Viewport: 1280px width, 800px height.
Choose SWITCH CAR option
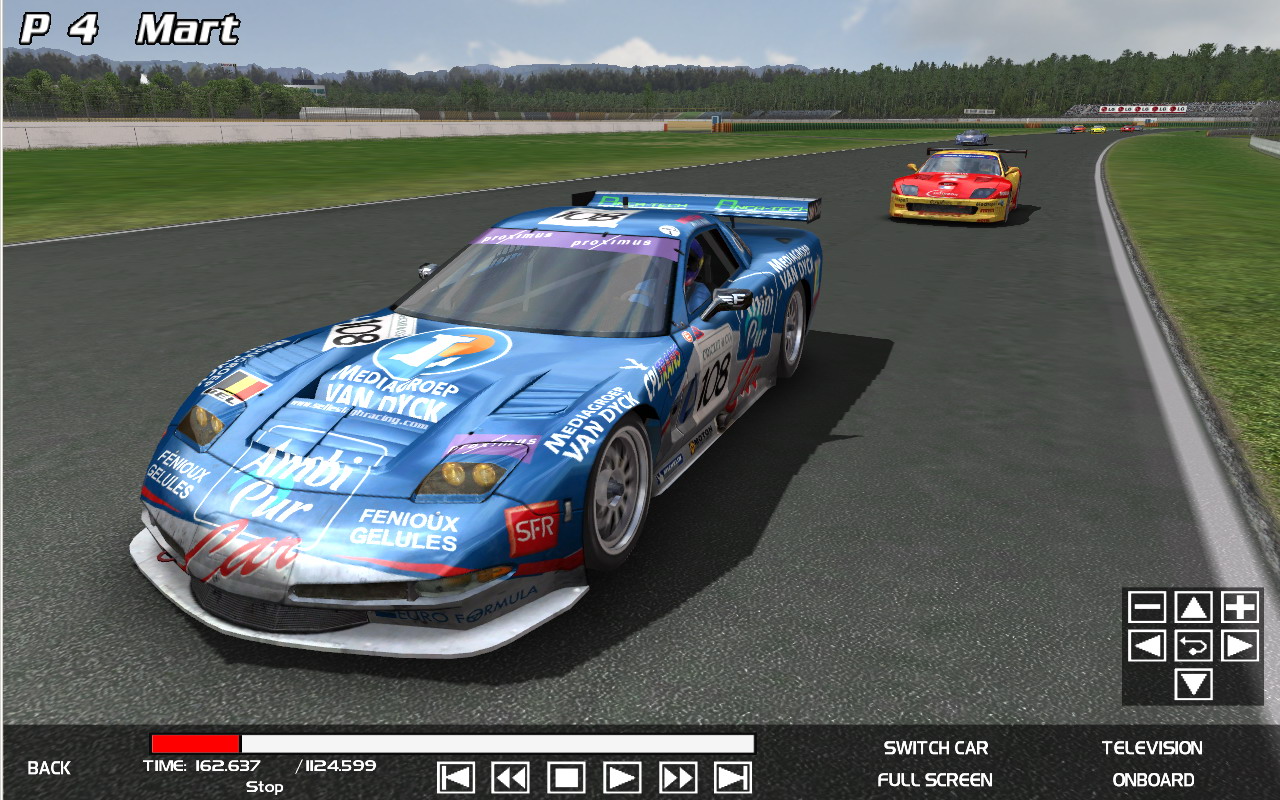935,748
